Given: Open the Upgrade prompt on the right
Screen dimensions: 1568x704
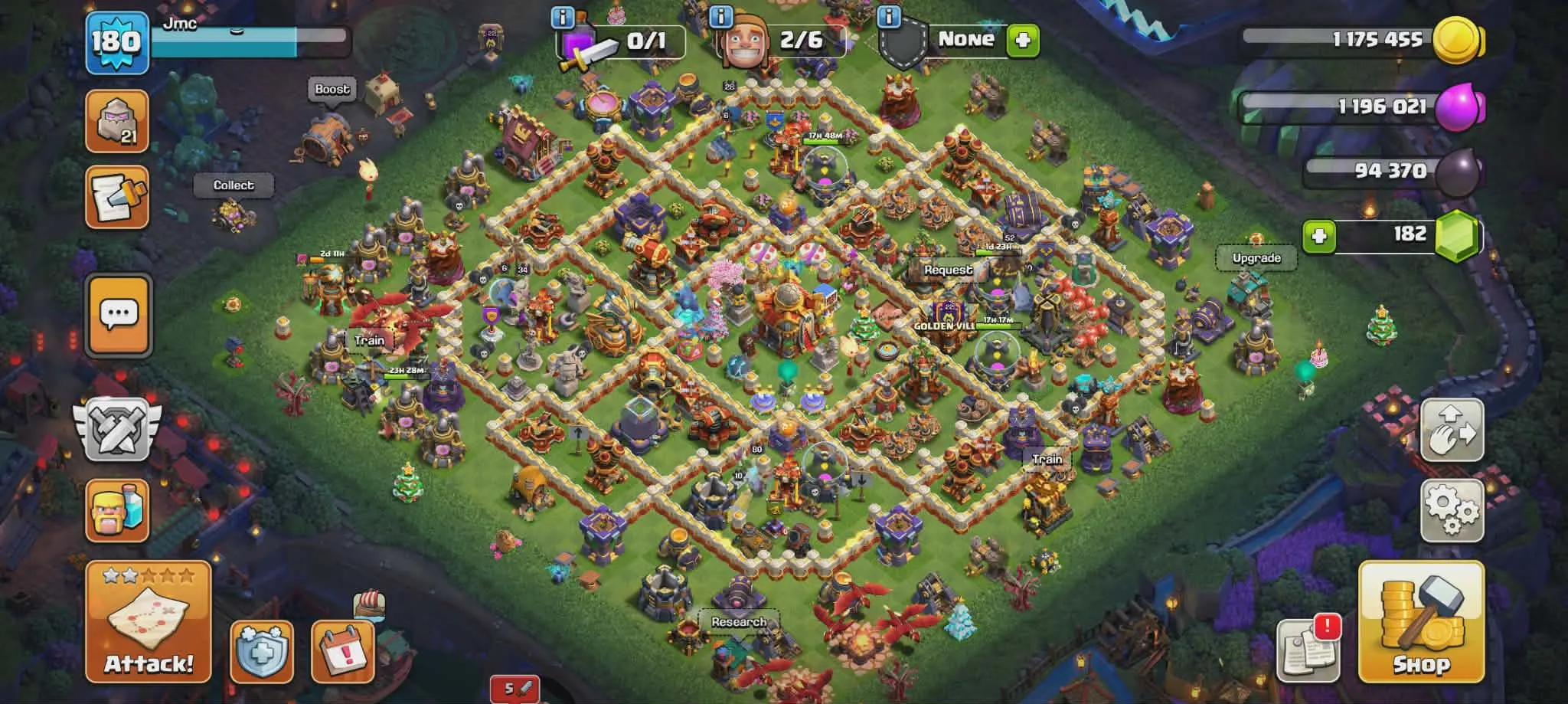Looking at the screenshot, I should (1256, 258).
